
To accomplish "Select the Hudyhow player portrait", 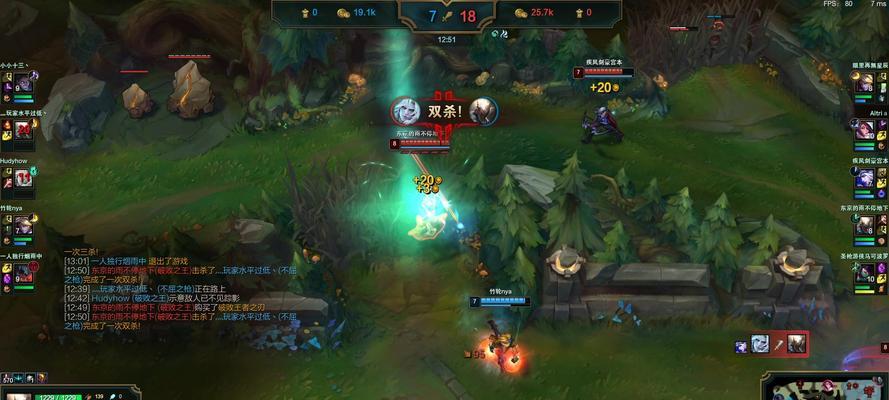I will (25, 179).
